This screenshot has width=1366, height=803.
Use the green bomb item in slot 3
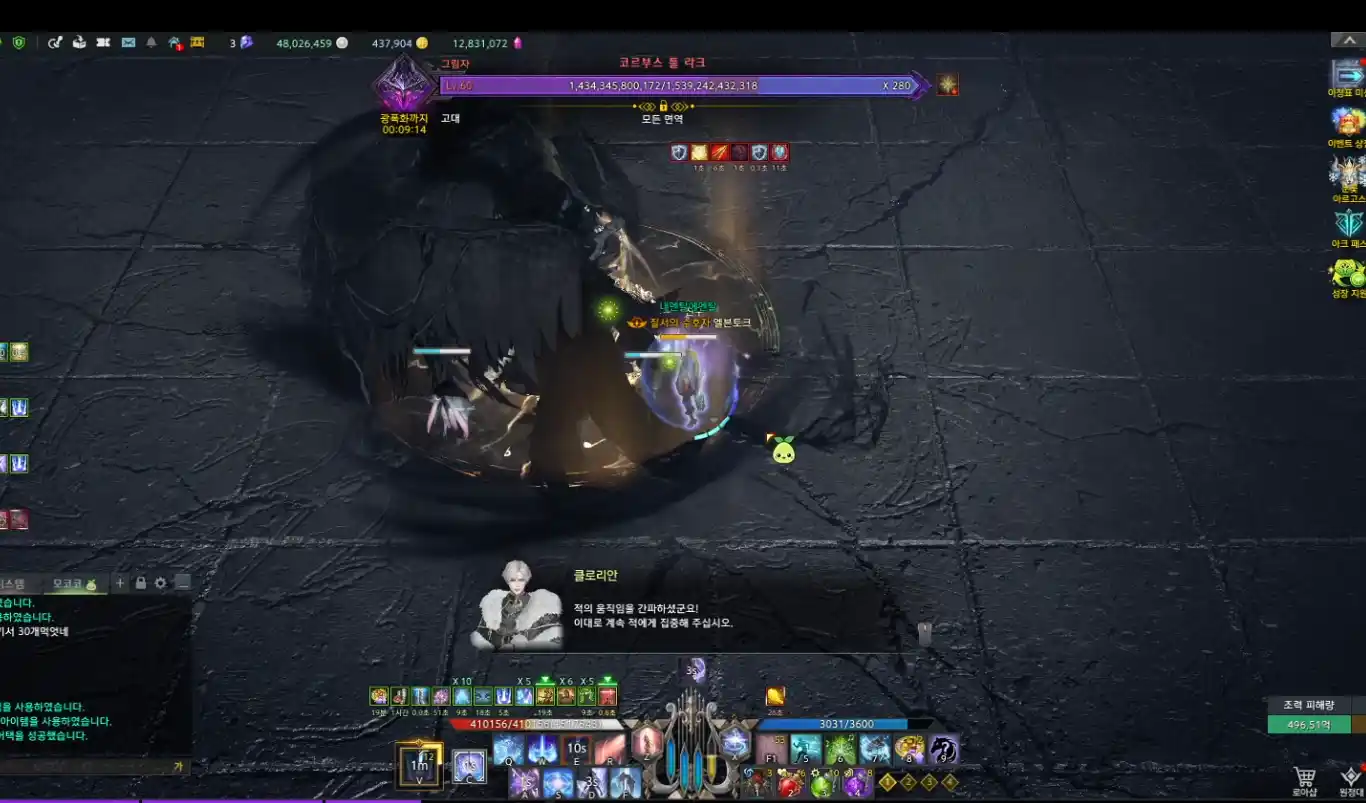(x=822, y=782)
